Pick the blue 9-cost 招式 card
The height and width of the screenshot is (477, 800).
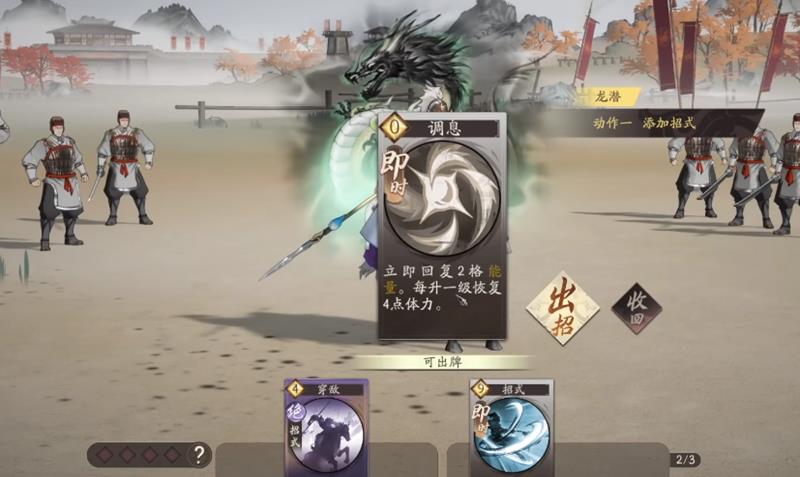[x=510, y=427]
